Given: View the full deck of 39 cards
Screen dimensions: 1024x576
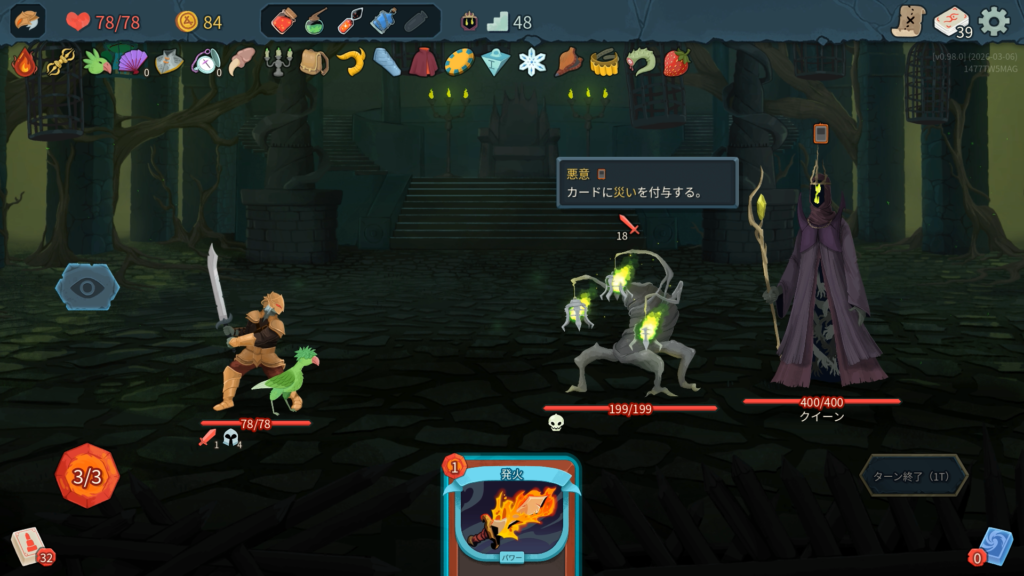Looking at the screenshot, I should tap(951, 21).
